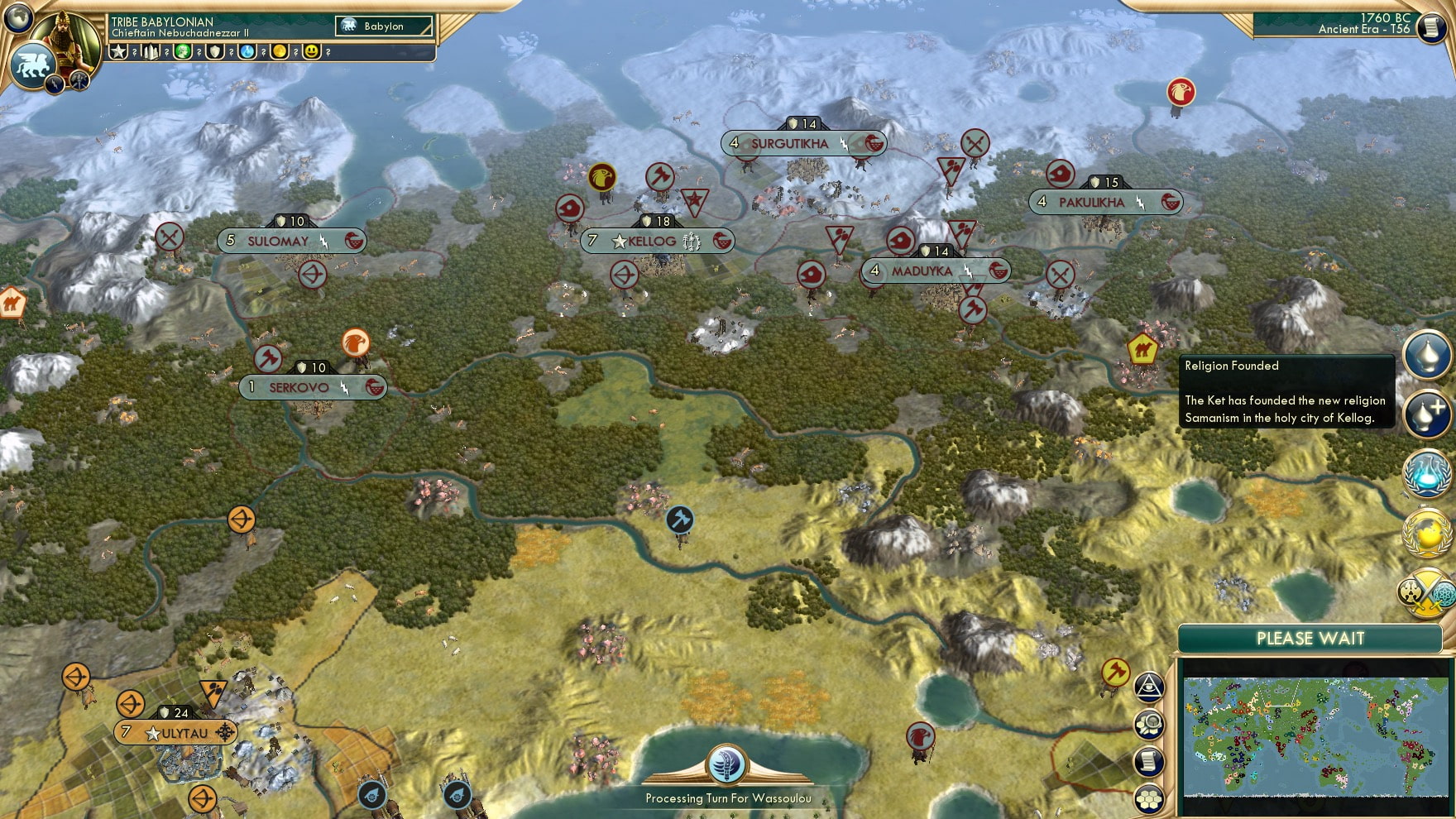Click the gold coin icon in the top bar
Screen dimensions: 1456x819
pos(278,53)
